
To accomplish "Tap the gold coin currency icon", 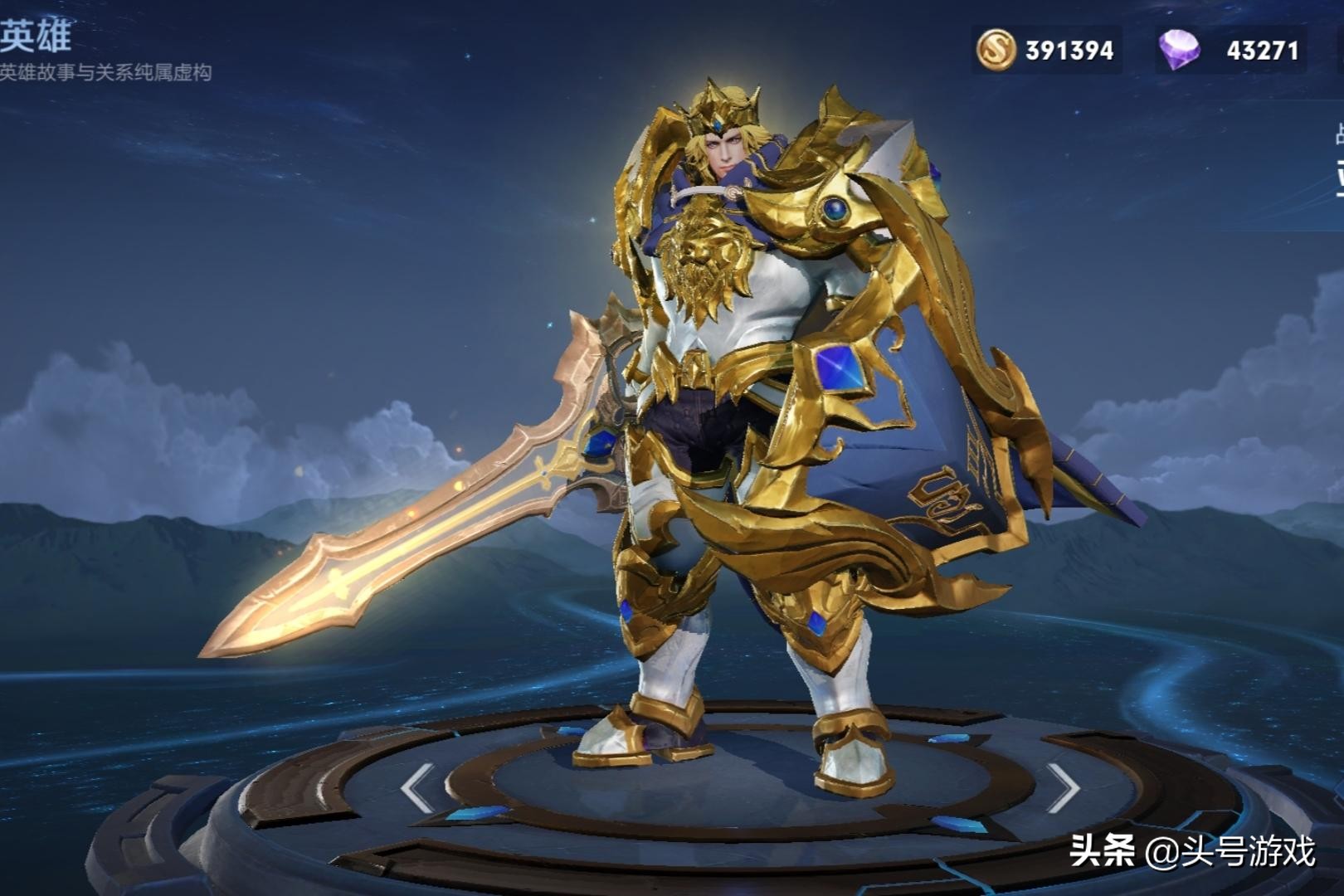I will pyautogui.click(x=996, y=50).
